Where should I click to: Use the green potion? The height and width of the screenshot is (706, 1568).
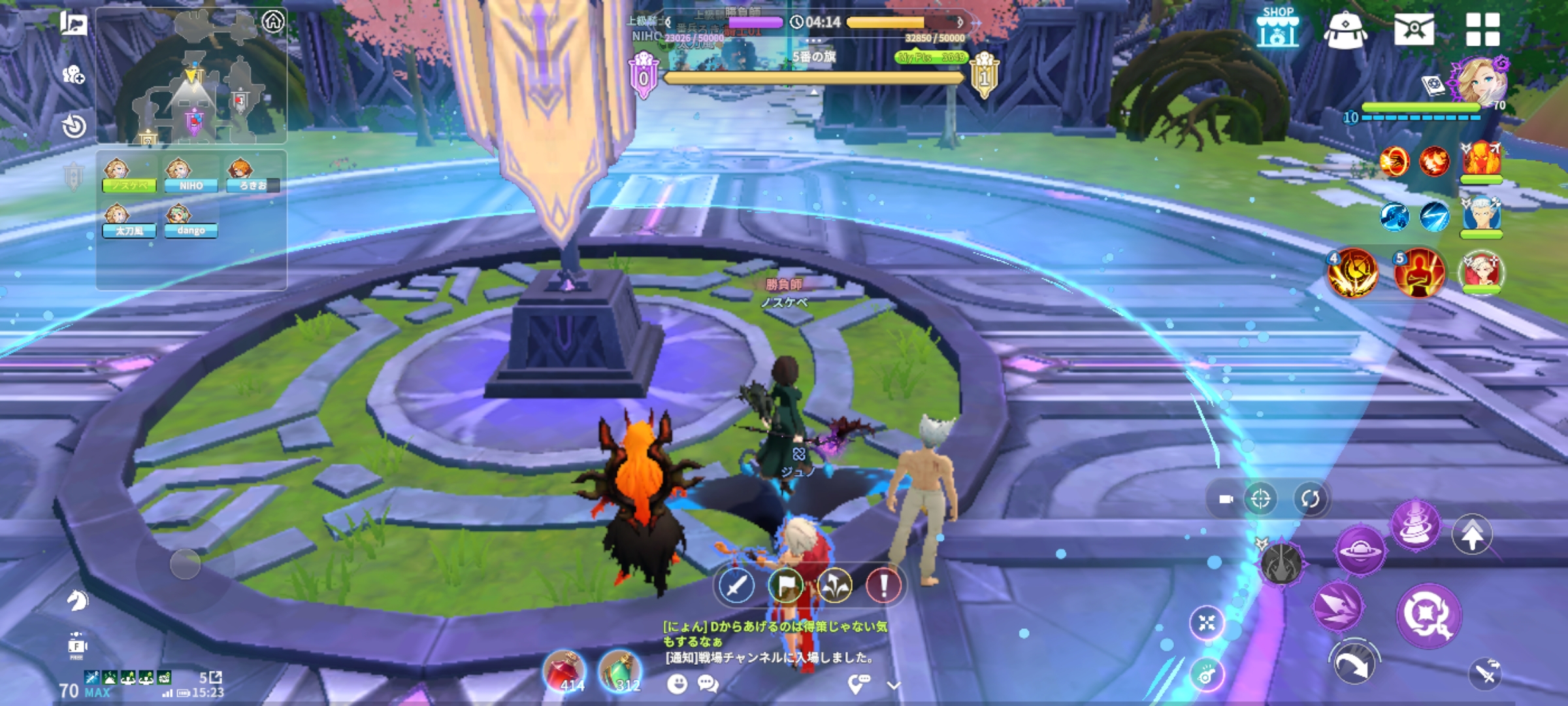(x=620, y=671)
